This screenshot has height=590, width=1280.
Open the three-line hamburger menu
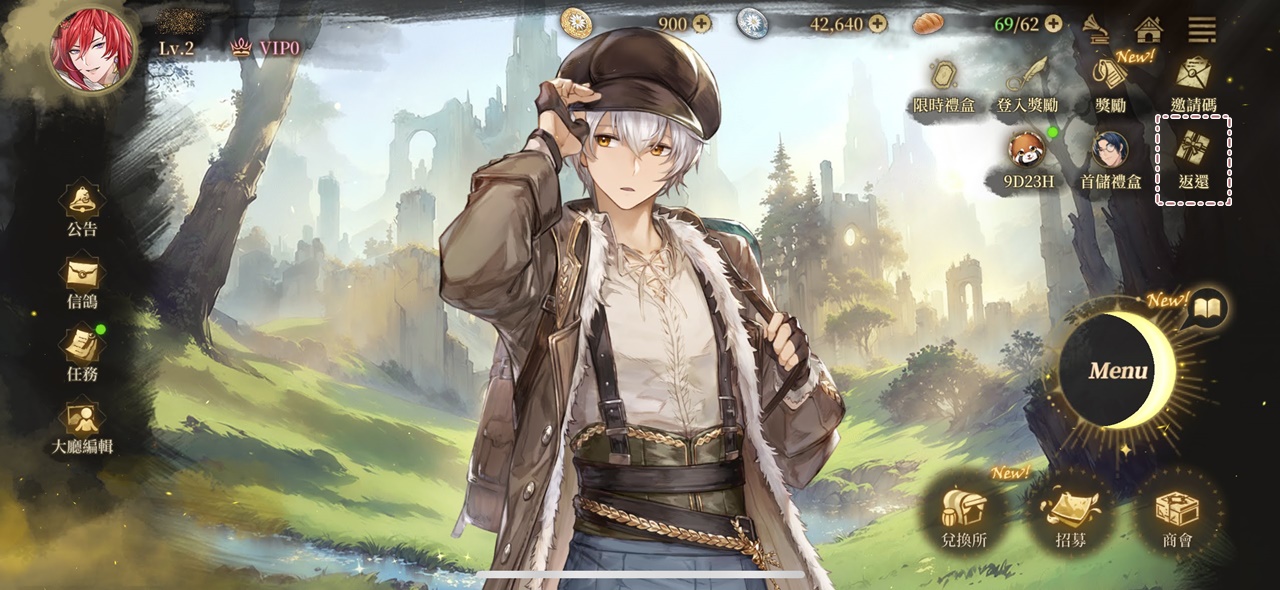[x=1202, y=29]
